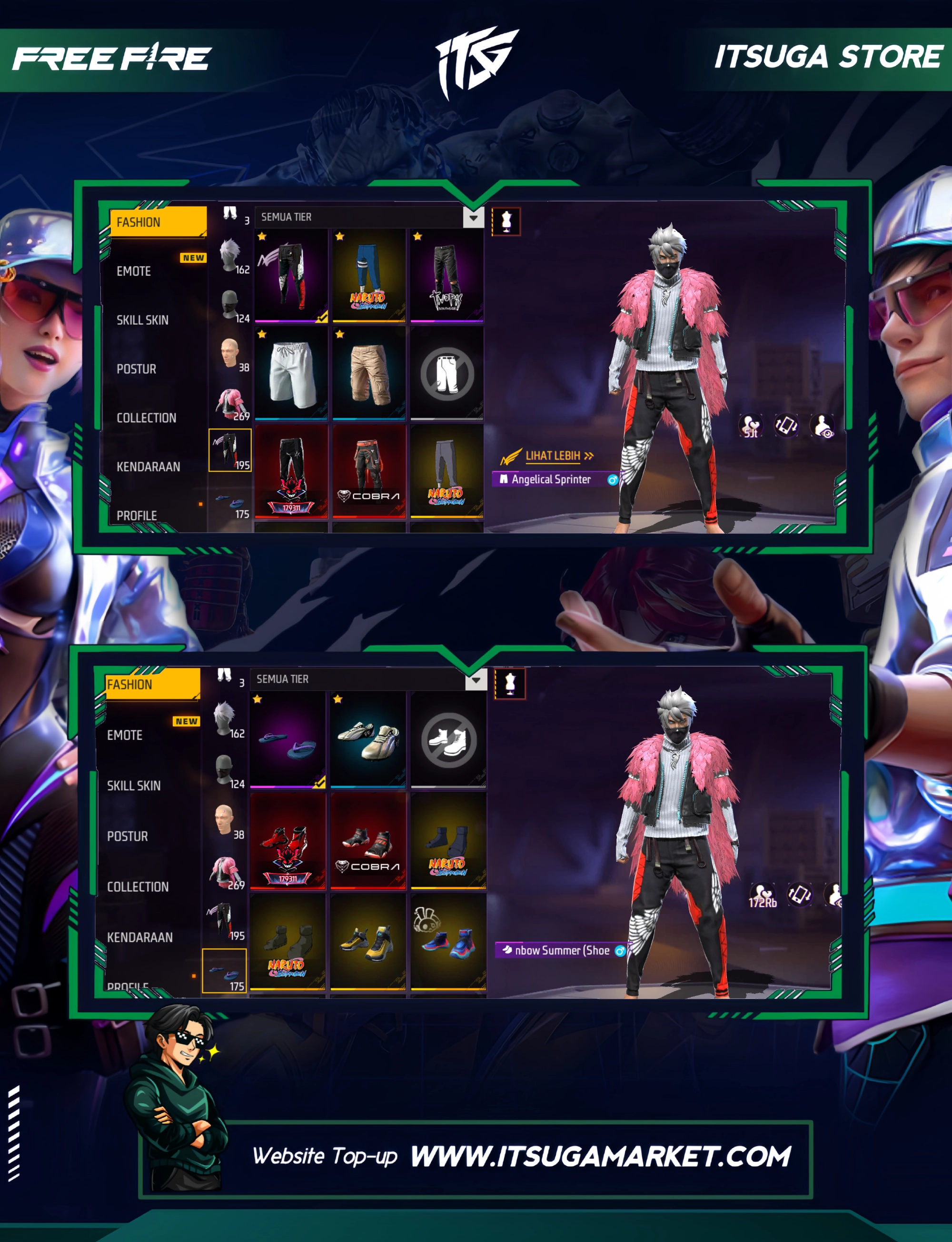Click the unequip pants icon

(x=446, y=373)
